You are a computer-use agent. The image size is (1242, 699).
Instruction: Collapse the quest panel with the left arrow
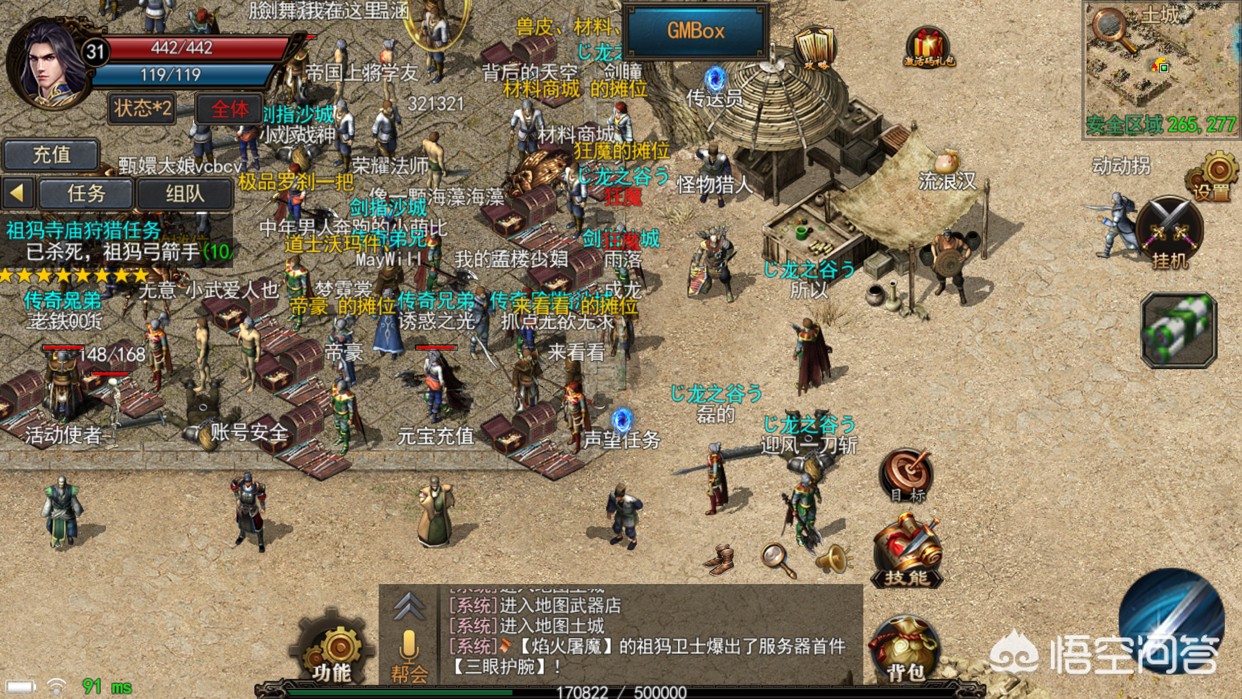click(18, 193)
